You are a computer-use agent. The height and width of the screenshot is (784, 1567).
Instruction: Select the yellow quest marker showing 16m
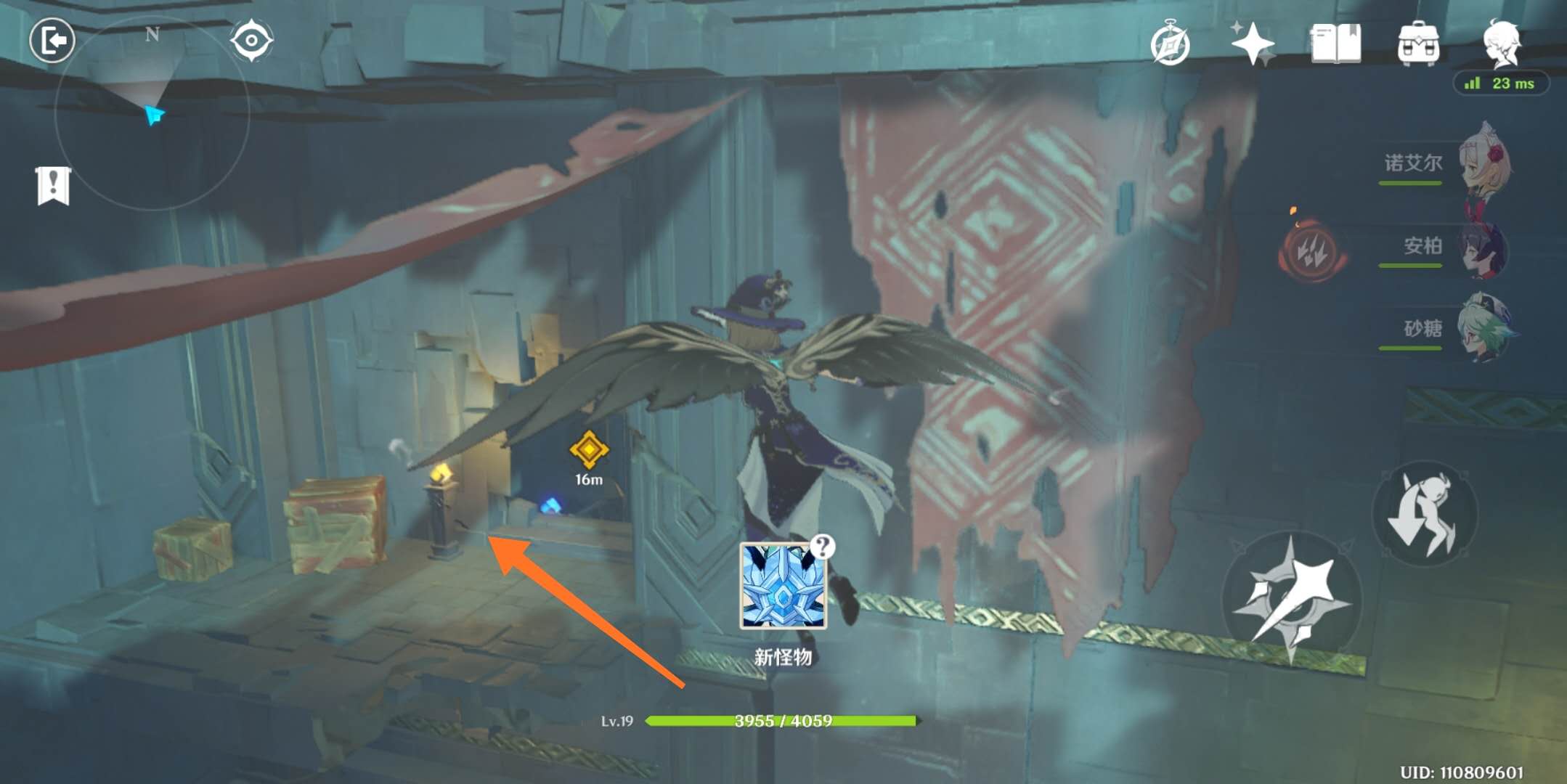pyautogui.click(x=588, y=450)
